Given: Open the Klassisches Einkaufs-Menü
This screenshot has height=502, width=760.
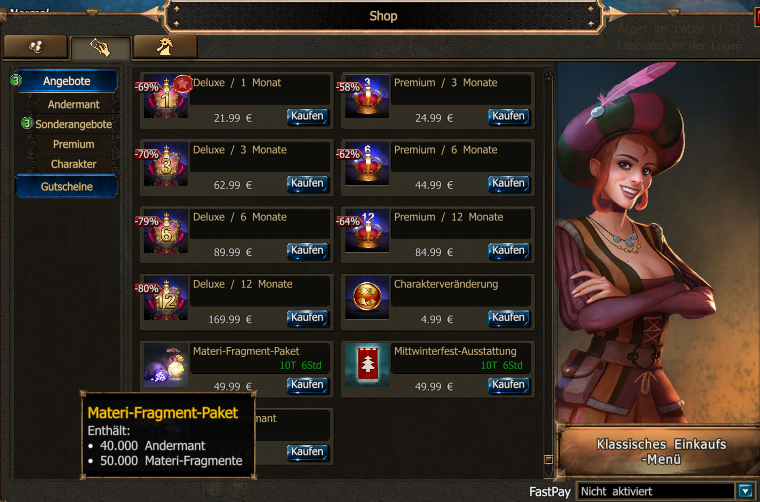Looking at the screenshot, I should (x=660, y=452).
